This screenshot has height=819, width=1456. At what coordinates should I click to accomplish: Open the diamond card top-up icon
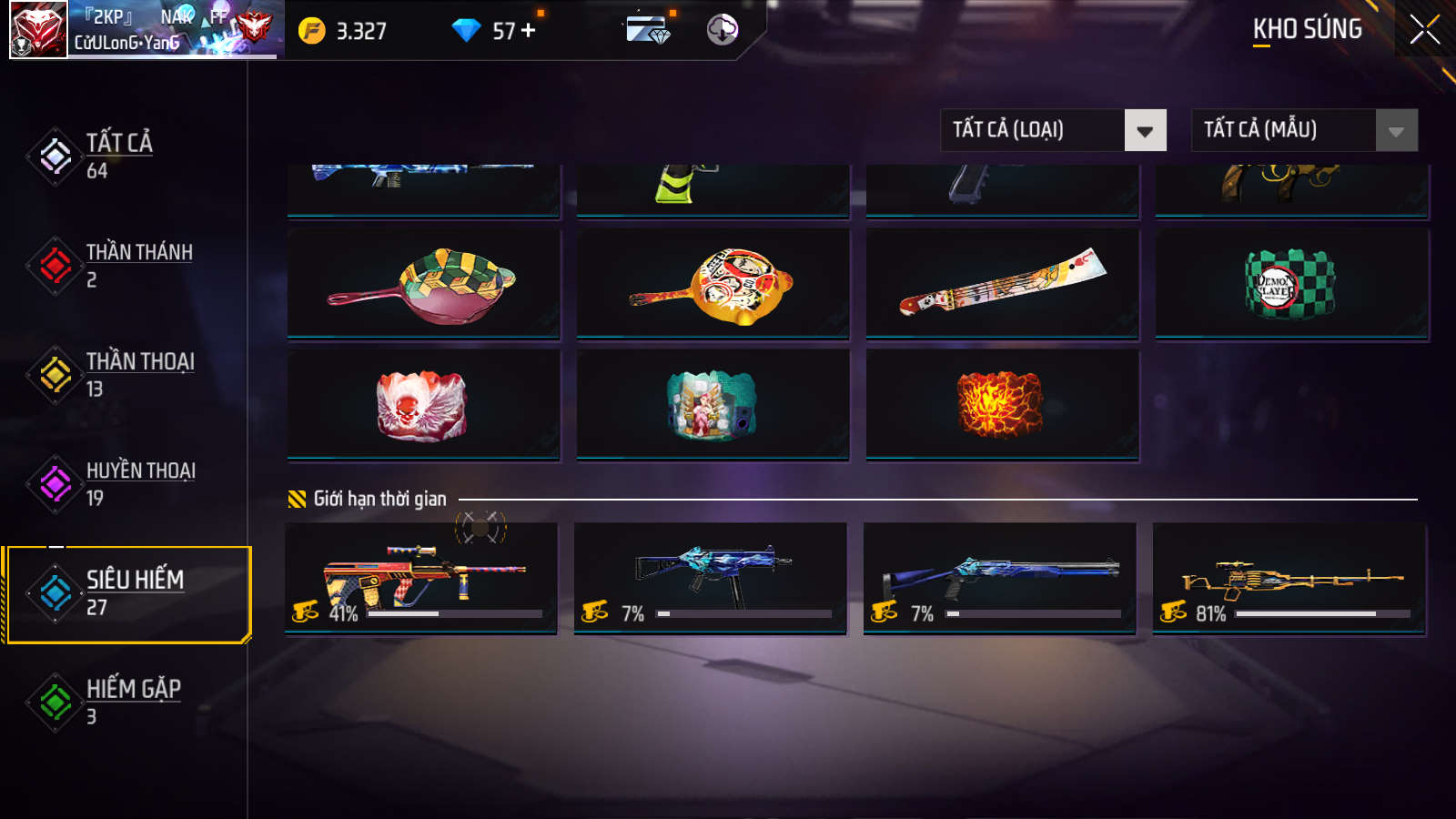tap(648, 30)
